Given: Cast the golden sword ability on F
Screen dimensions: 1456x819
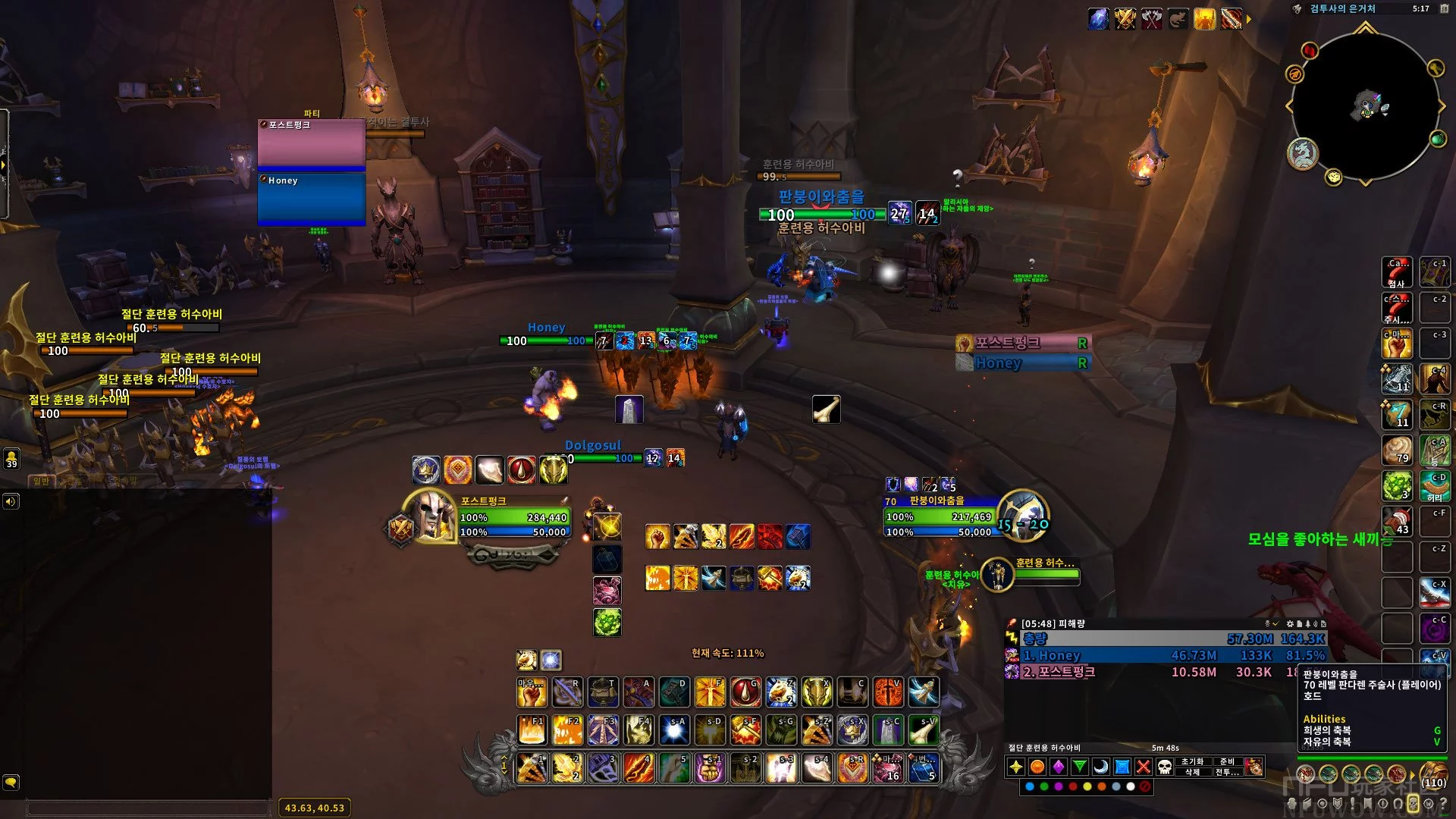Looking at the screenshot, I should 710,692.
